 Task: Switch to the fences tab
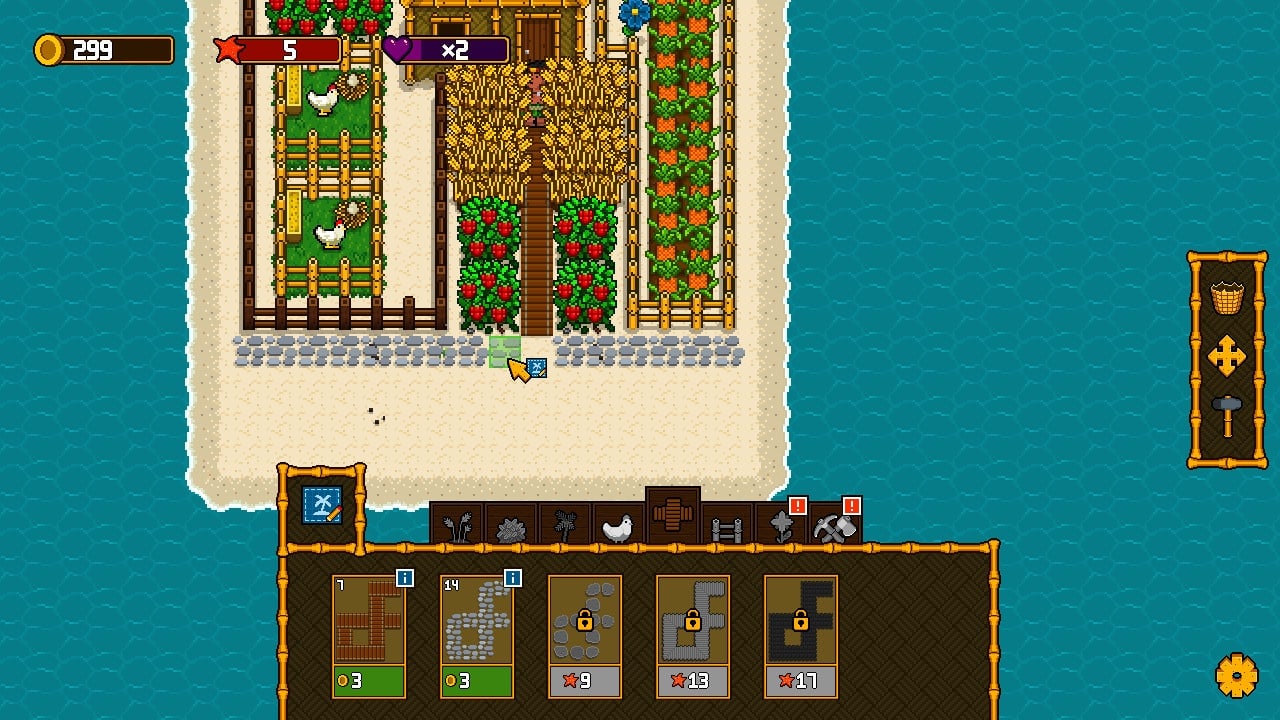pos(727,526)
